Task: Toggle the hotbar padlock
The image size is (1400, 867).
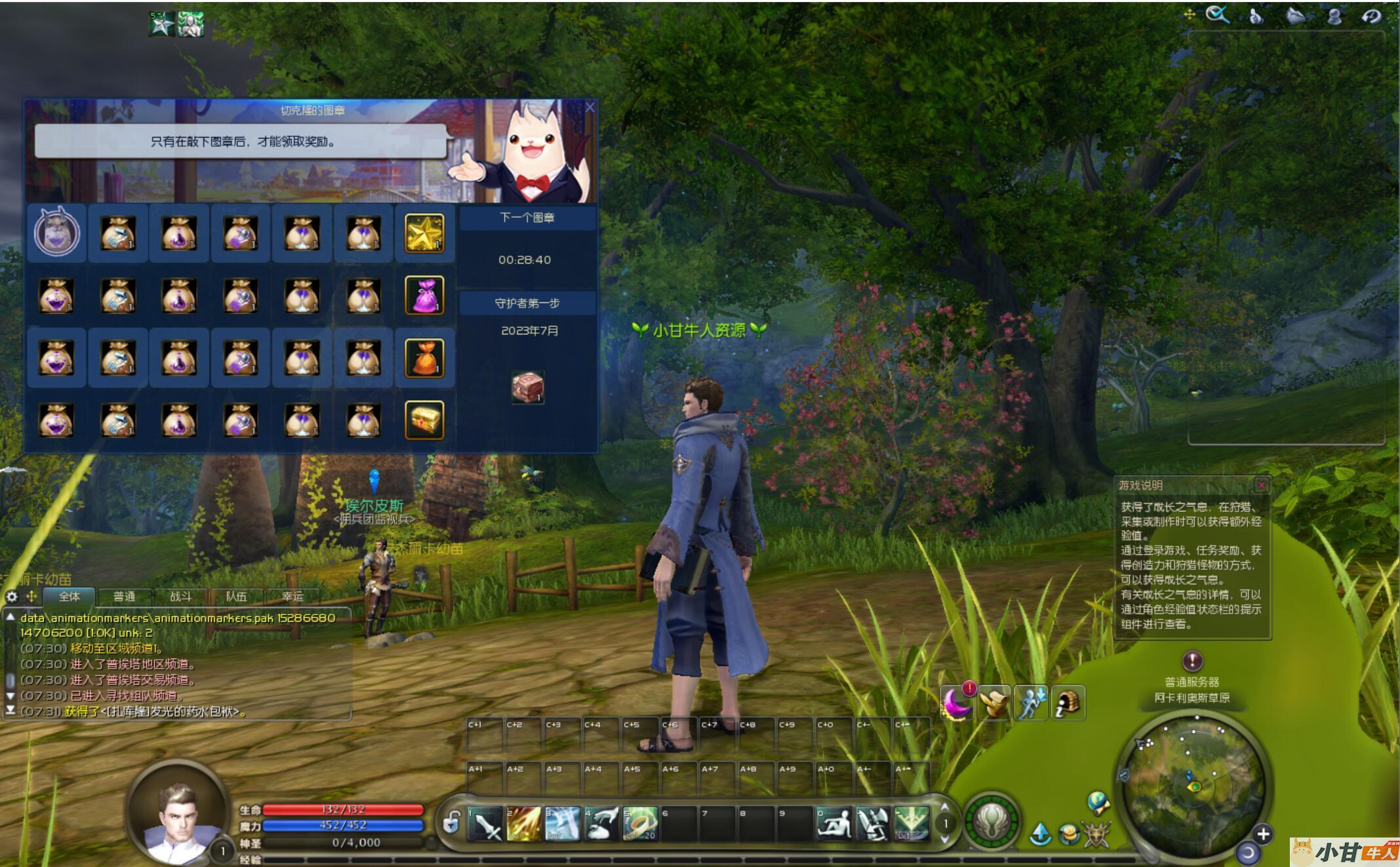Action: point(451,822)
